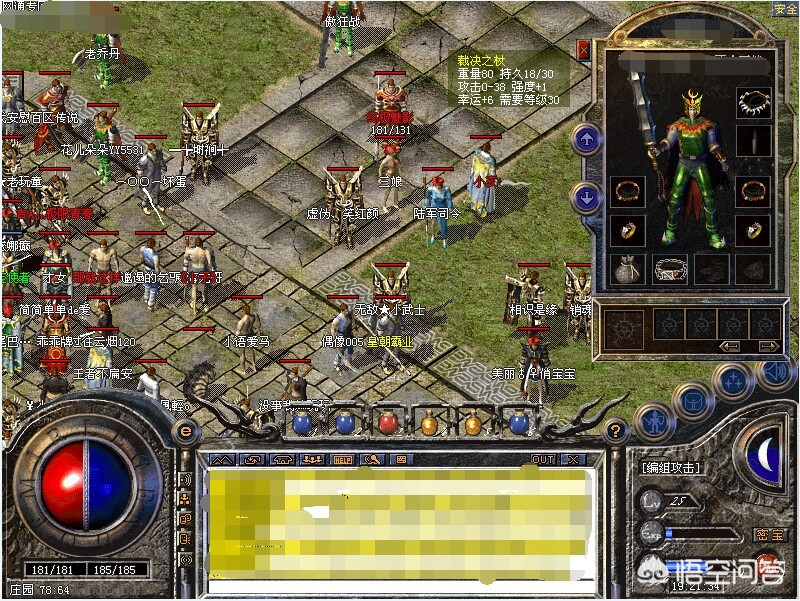This screenshot has width=800, height=601.
Task: Click the HELP button on chat toolbar
Action: pos(342,459)
